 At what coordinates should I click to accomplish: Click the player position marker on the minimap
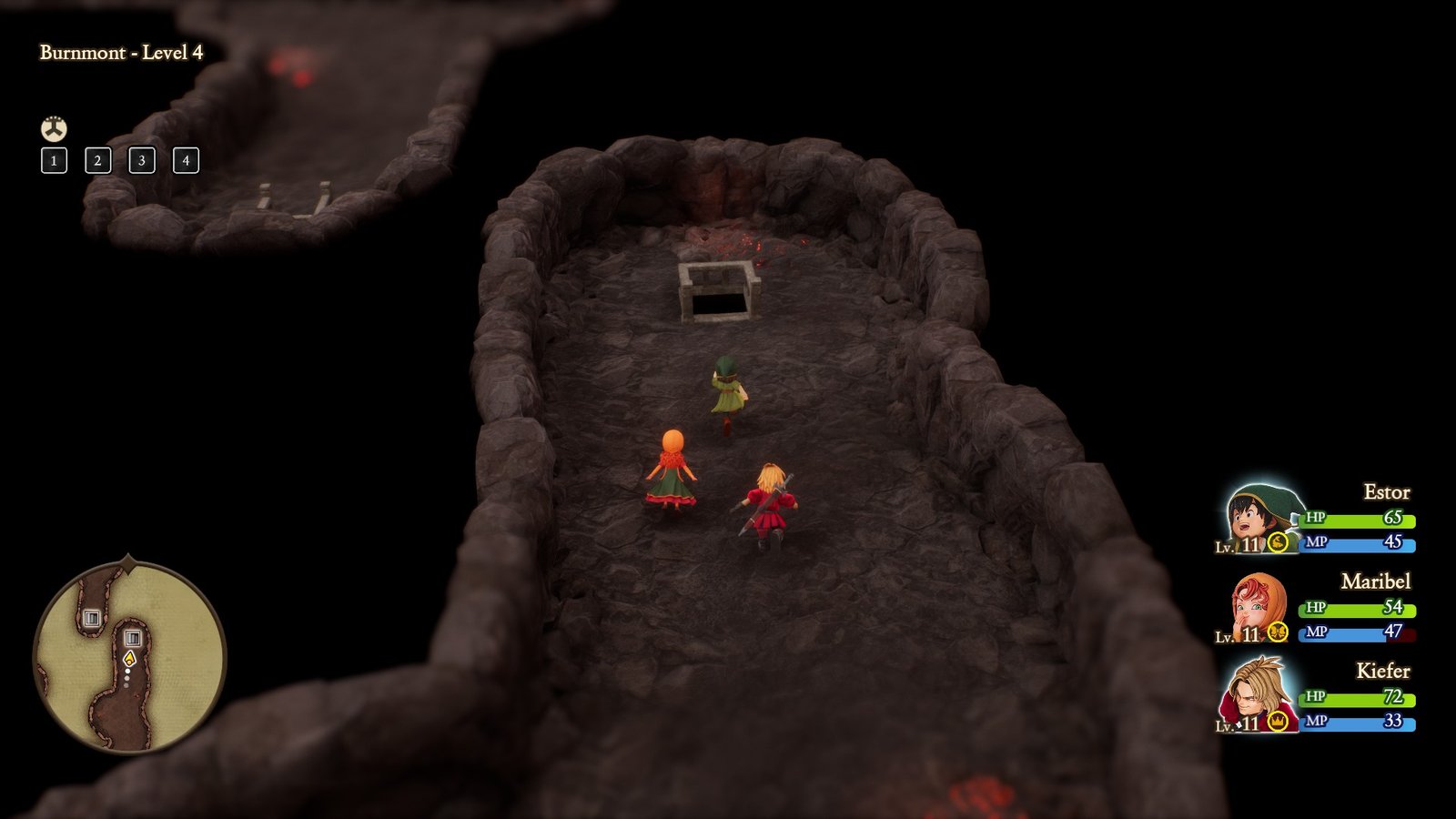click(x=130, y=658)
